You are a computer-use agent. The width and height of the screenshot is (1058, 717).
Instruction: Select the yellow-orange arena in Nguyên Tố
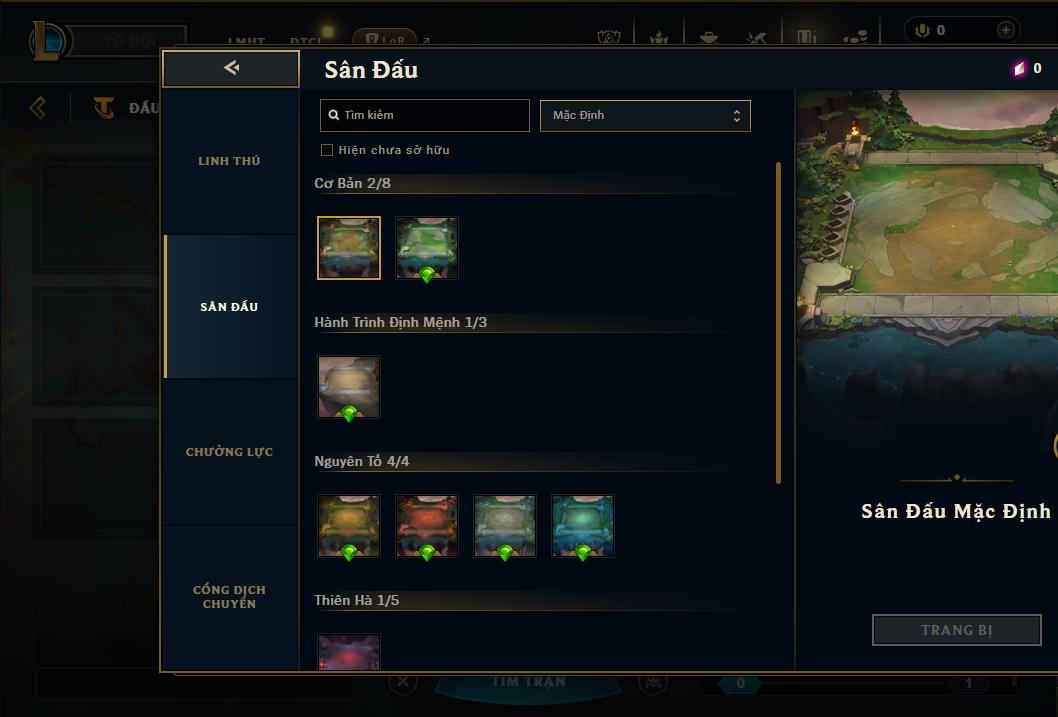[349, 526]
